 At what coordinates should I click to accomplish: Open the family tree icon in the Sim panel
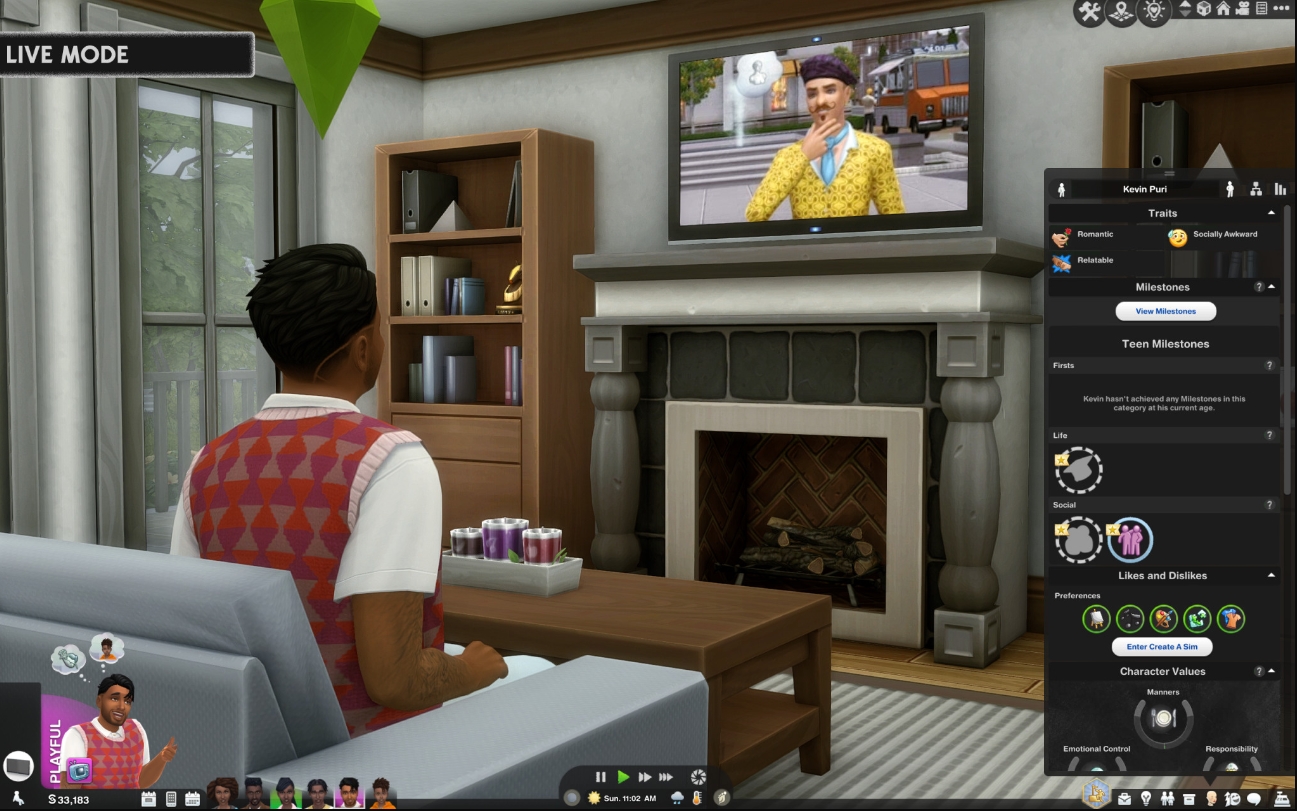click(x=1255, y=189)
